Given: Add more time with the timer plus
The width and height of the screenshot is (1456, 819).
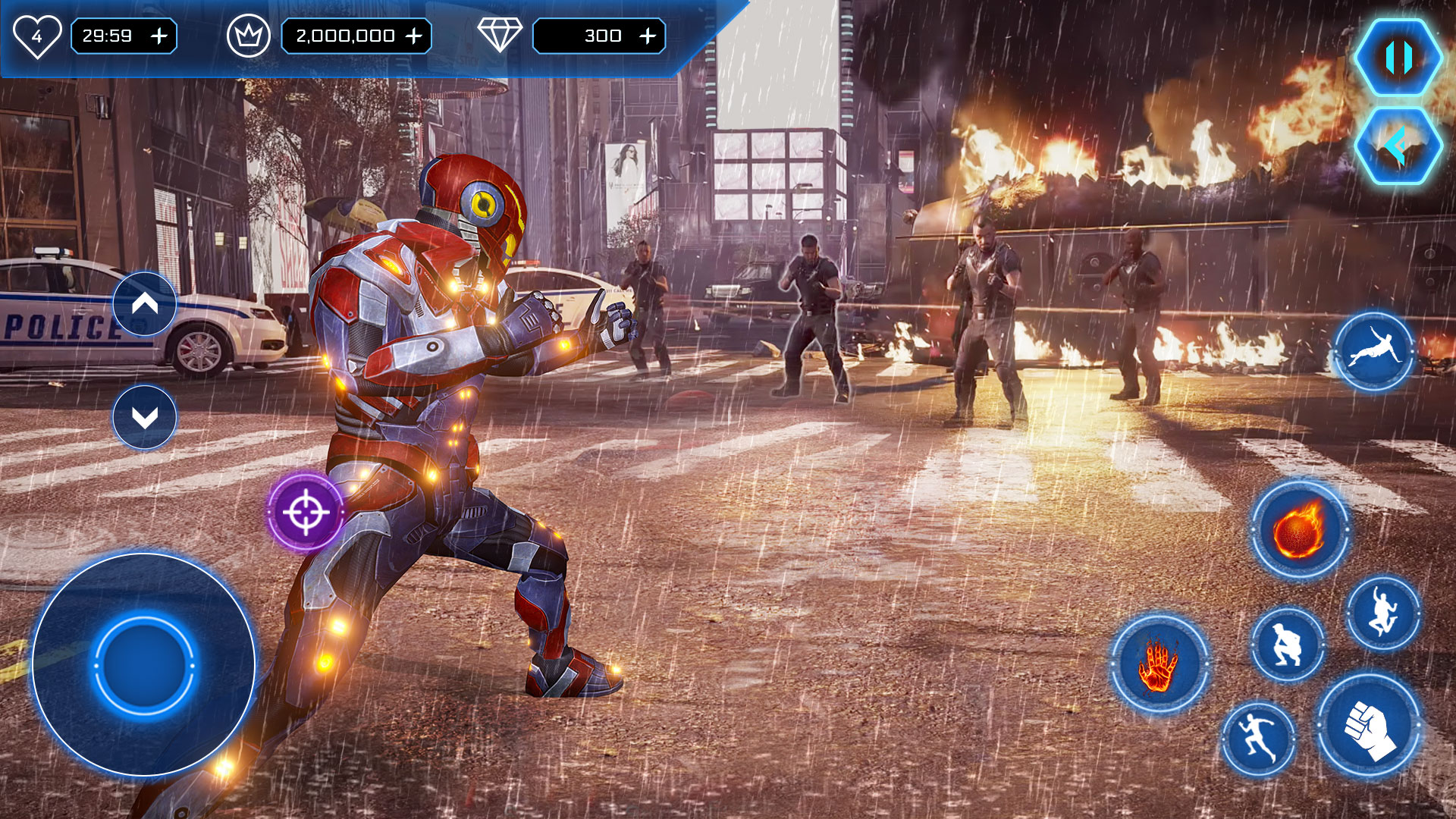Looking at the screenshot, I should coord(159,36).
